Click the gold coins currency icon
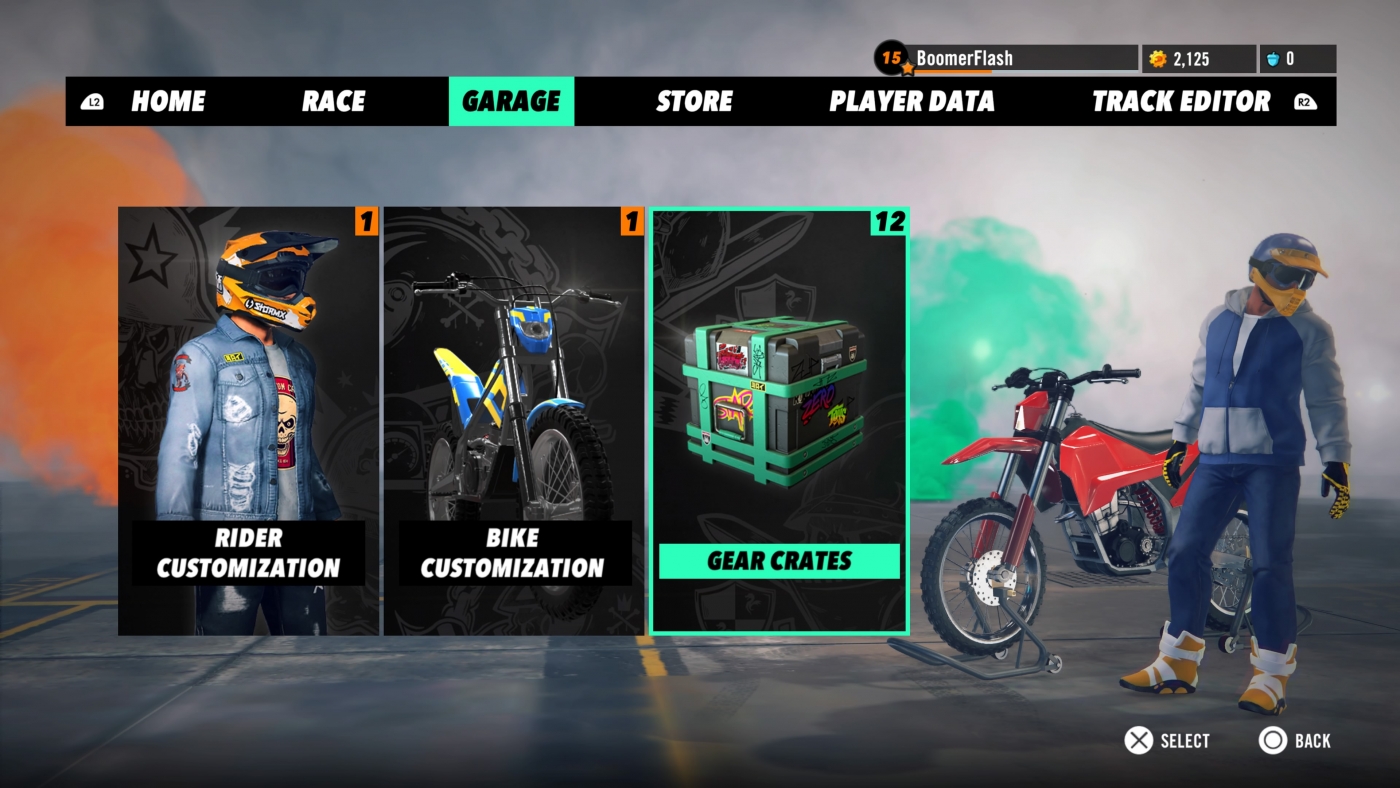 1159,58
